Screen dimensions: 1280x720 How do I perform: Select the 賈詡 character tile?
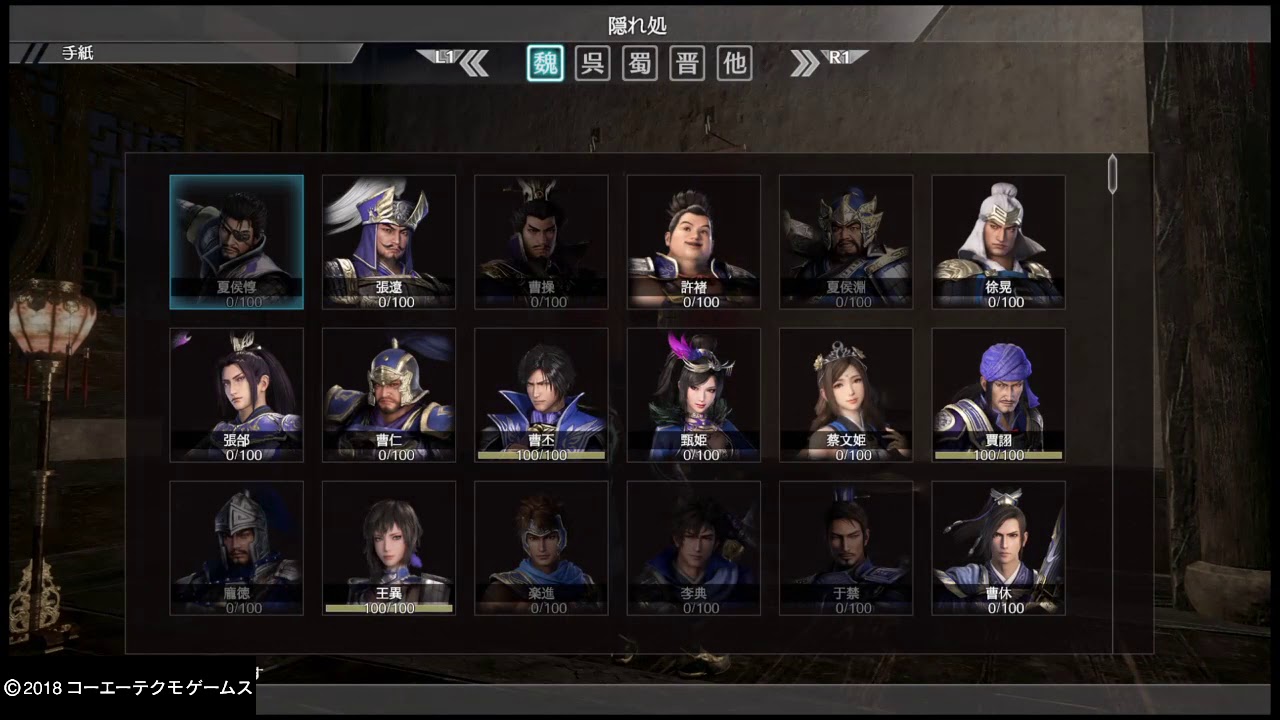pos(998,395)
